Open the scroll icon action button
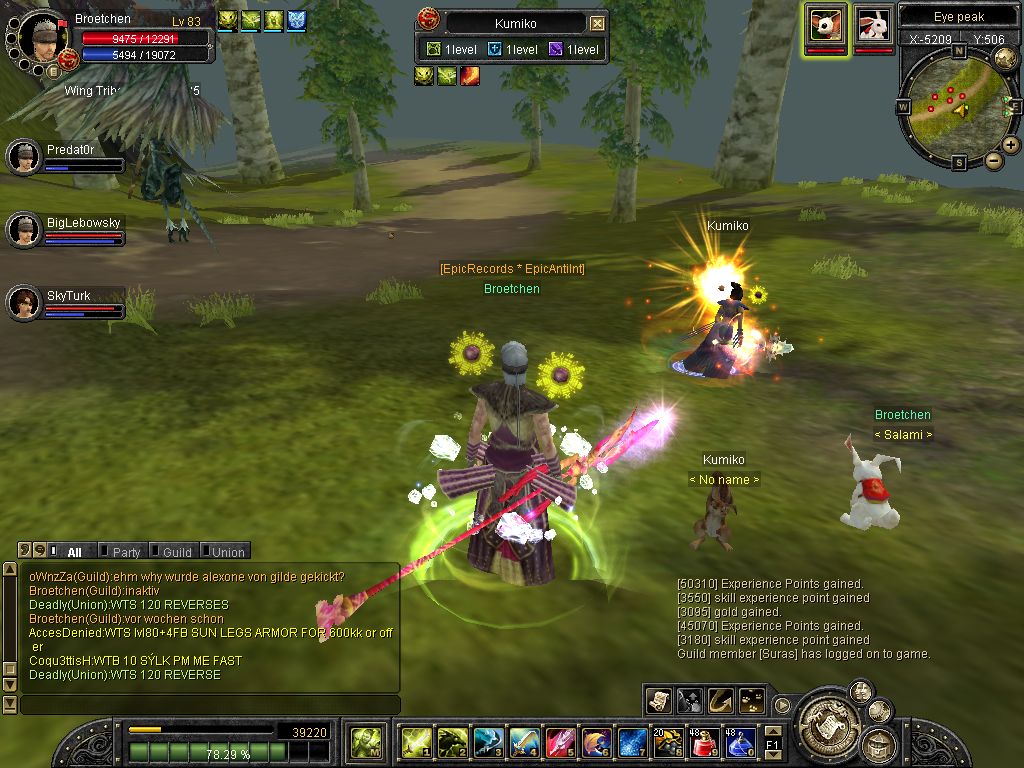The width and height of the screenshot is (1024, 768). pyautogui.click(x=658, y=700)
